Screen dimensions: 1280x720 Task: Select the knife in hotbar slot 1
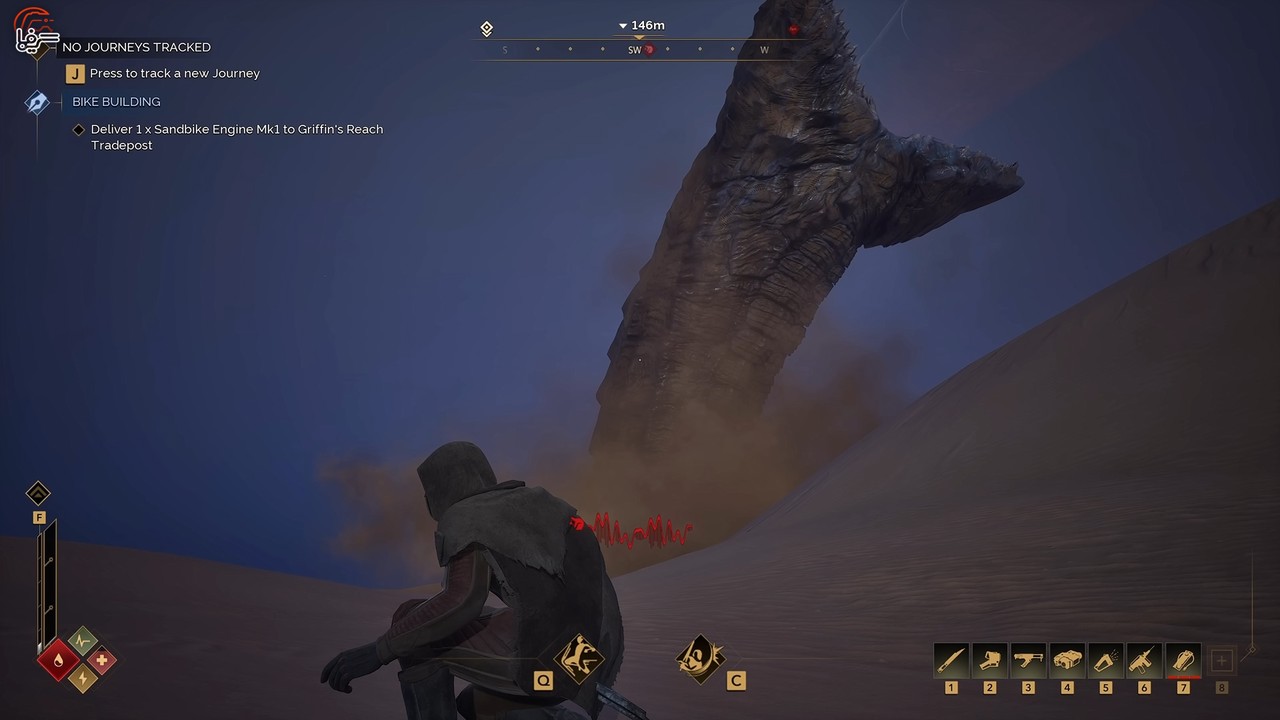tap(951, 660)
